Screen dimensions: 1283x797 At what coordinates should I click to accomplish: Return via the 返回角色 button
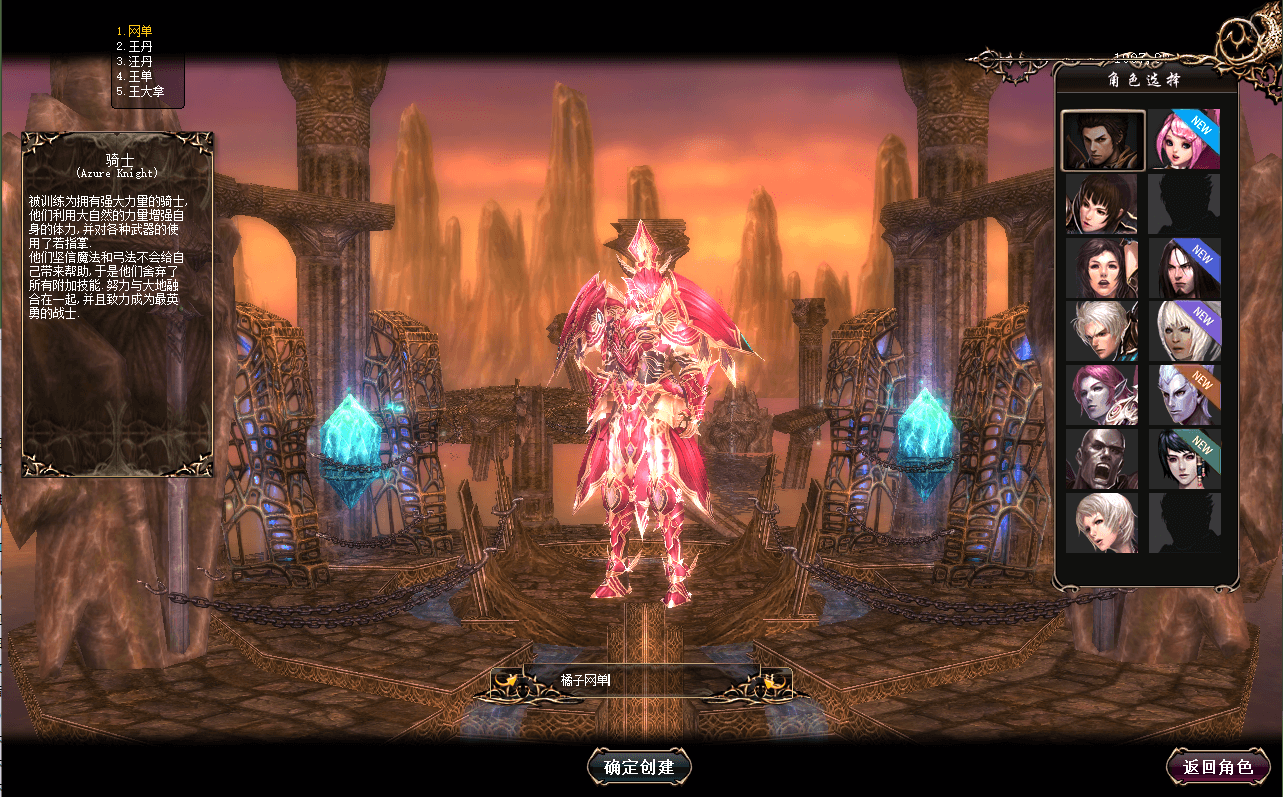(1217, 767)
